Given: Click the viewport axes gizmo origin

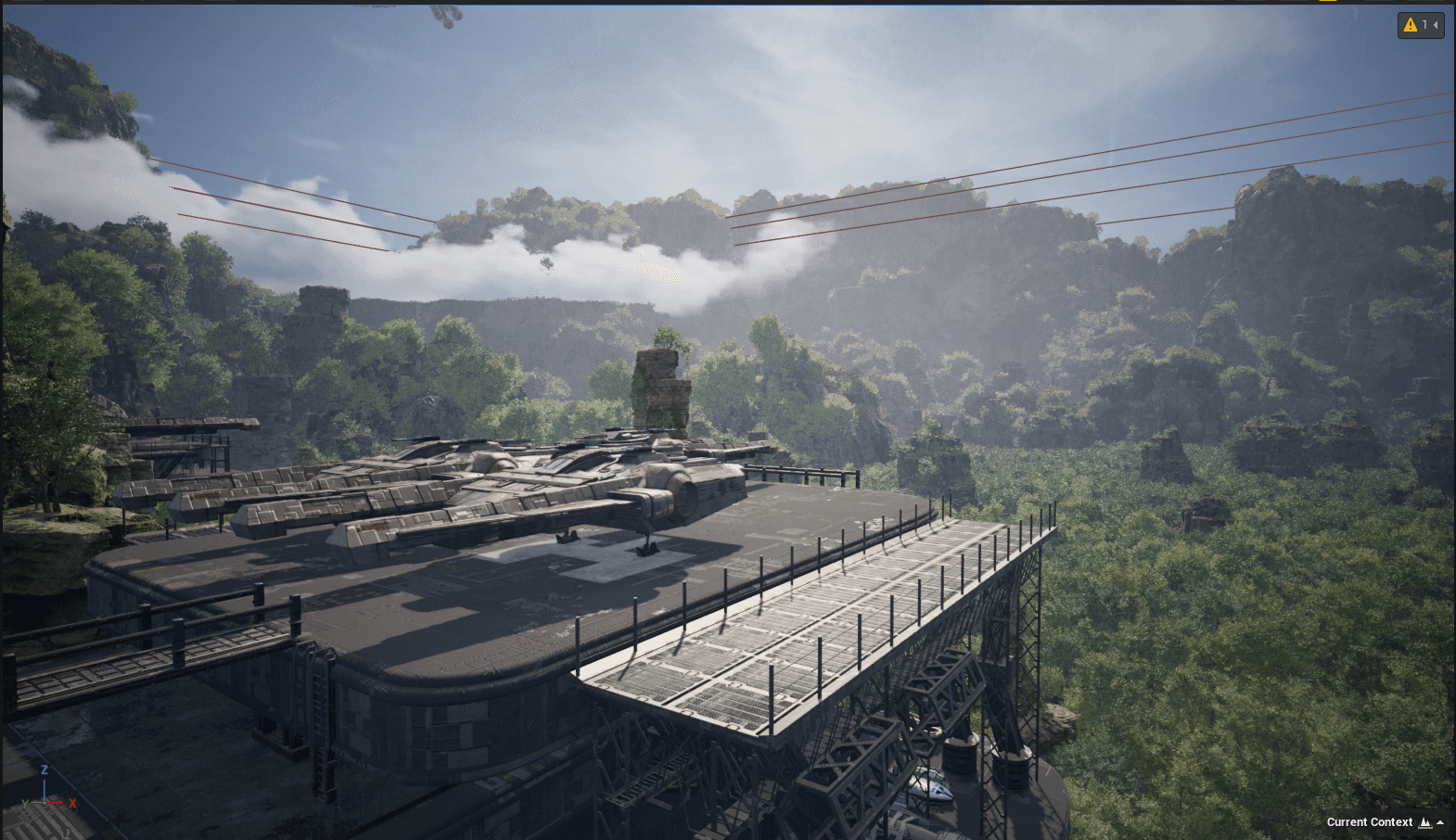Looking at the screenshot, I should coord(45,803).
